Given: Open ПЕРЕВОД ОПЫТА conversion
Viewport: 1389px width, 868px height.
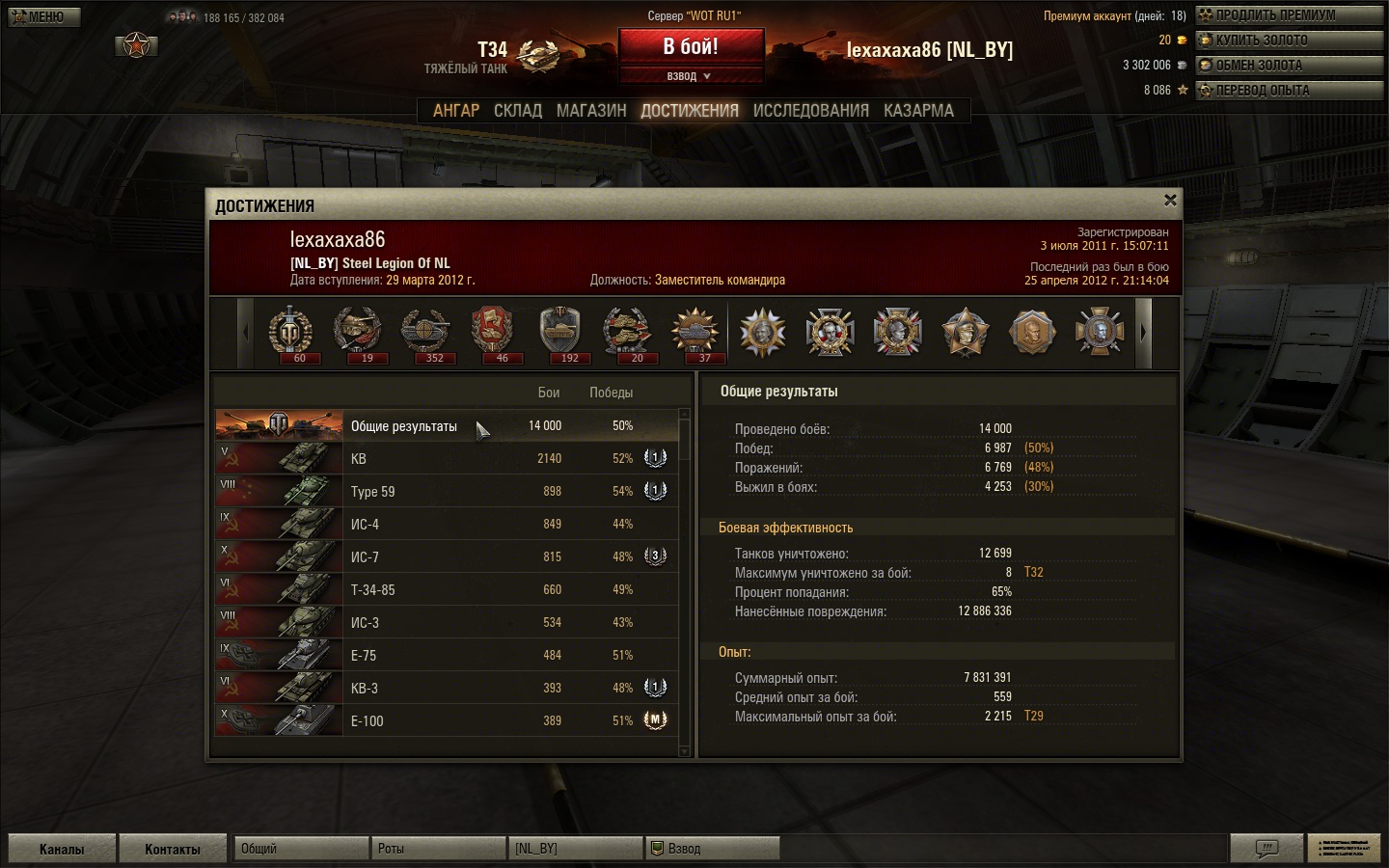Looking at the screenshot, I should [x=1289, y=91].
